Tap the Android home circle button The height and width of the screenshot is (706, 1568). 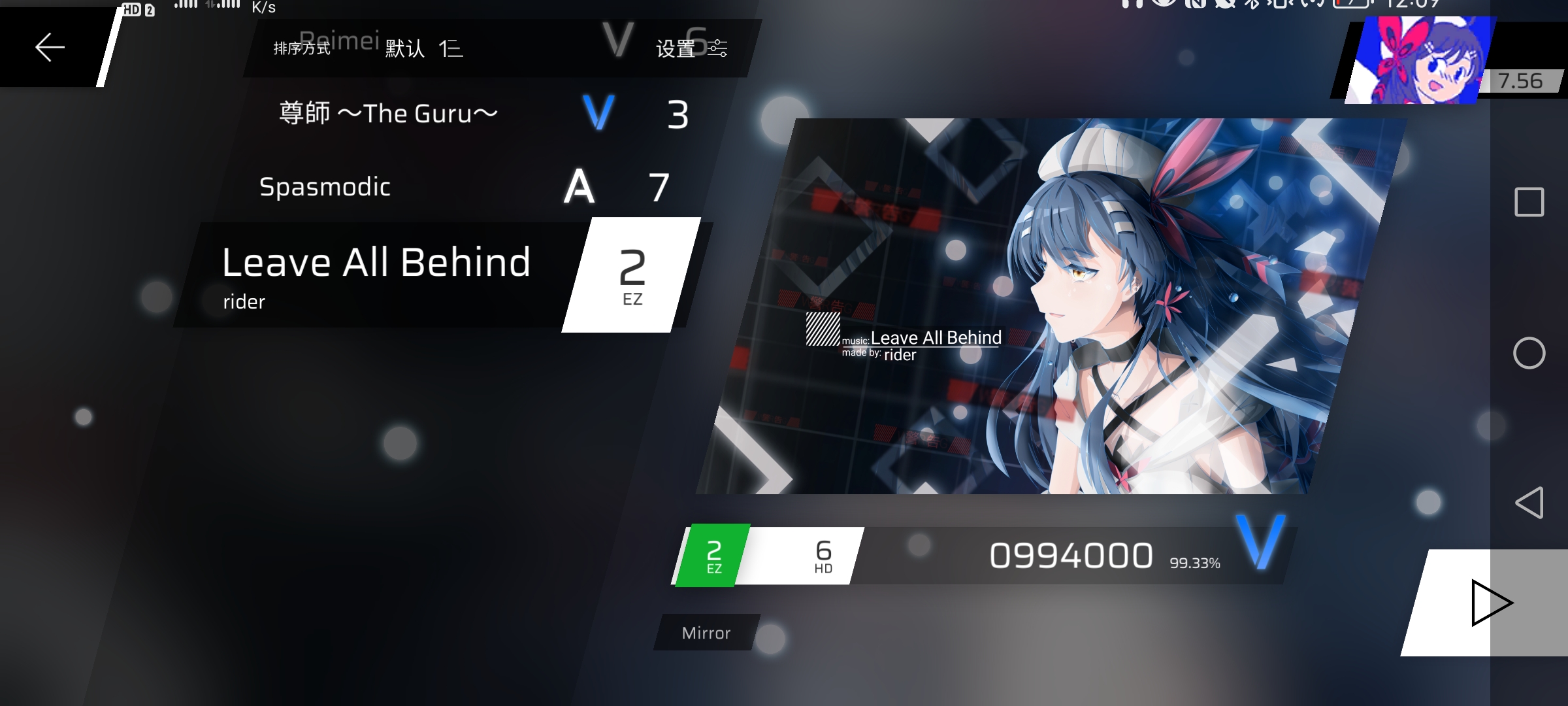[1529, 354]
